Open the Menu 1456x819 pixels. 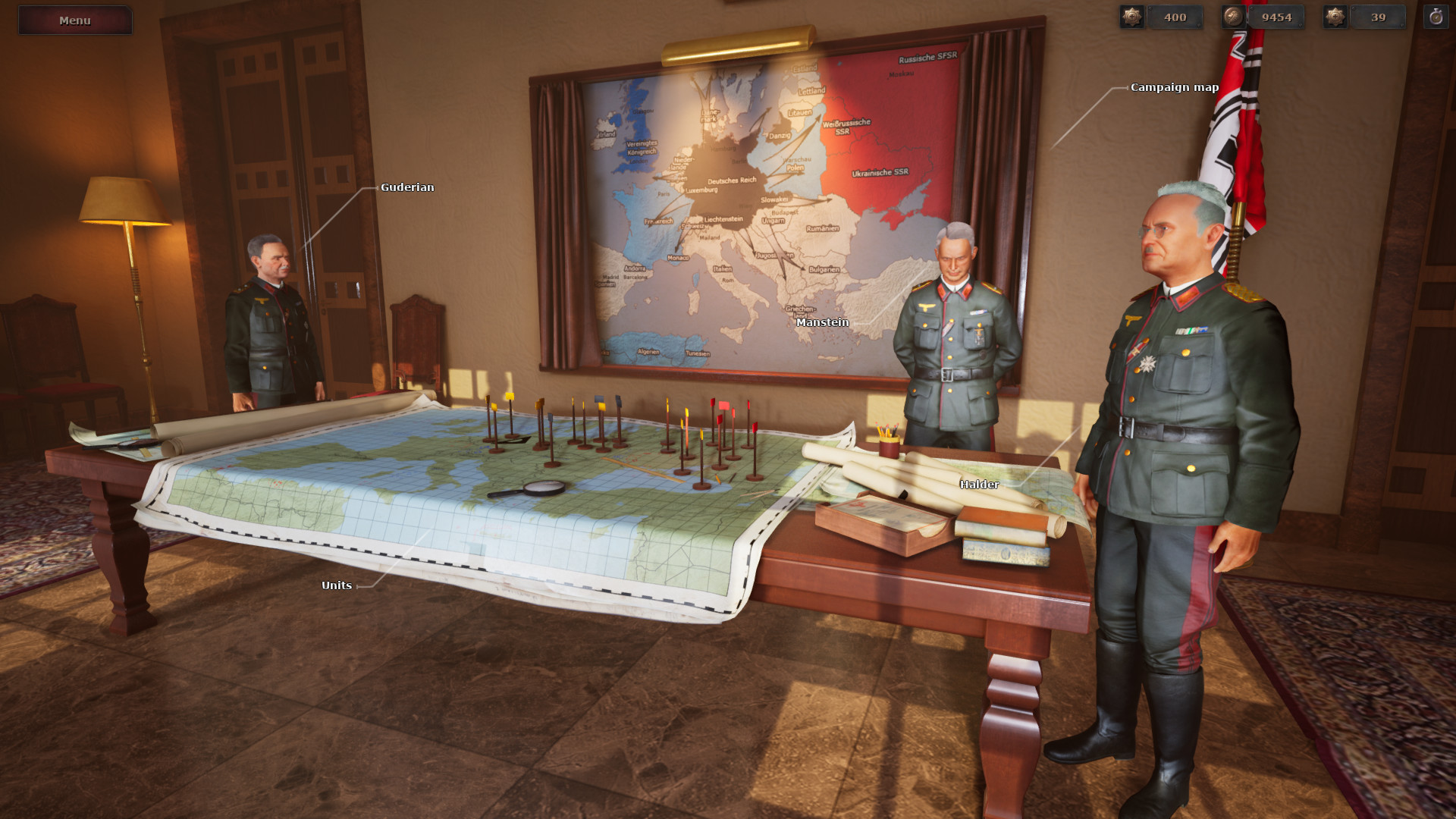pos(74,20)
